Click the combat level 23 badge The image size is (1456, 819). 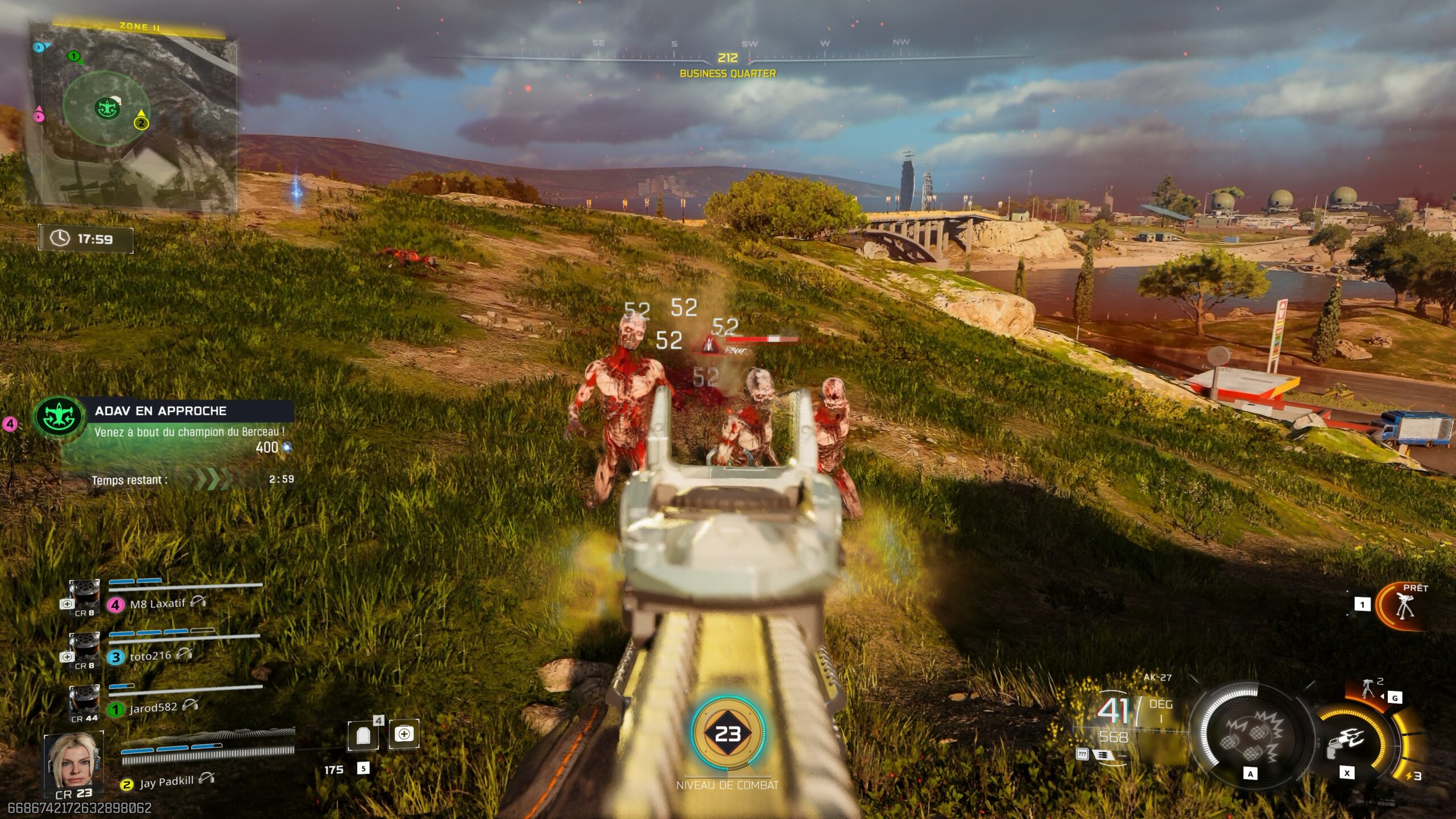(x=727, y=734)
